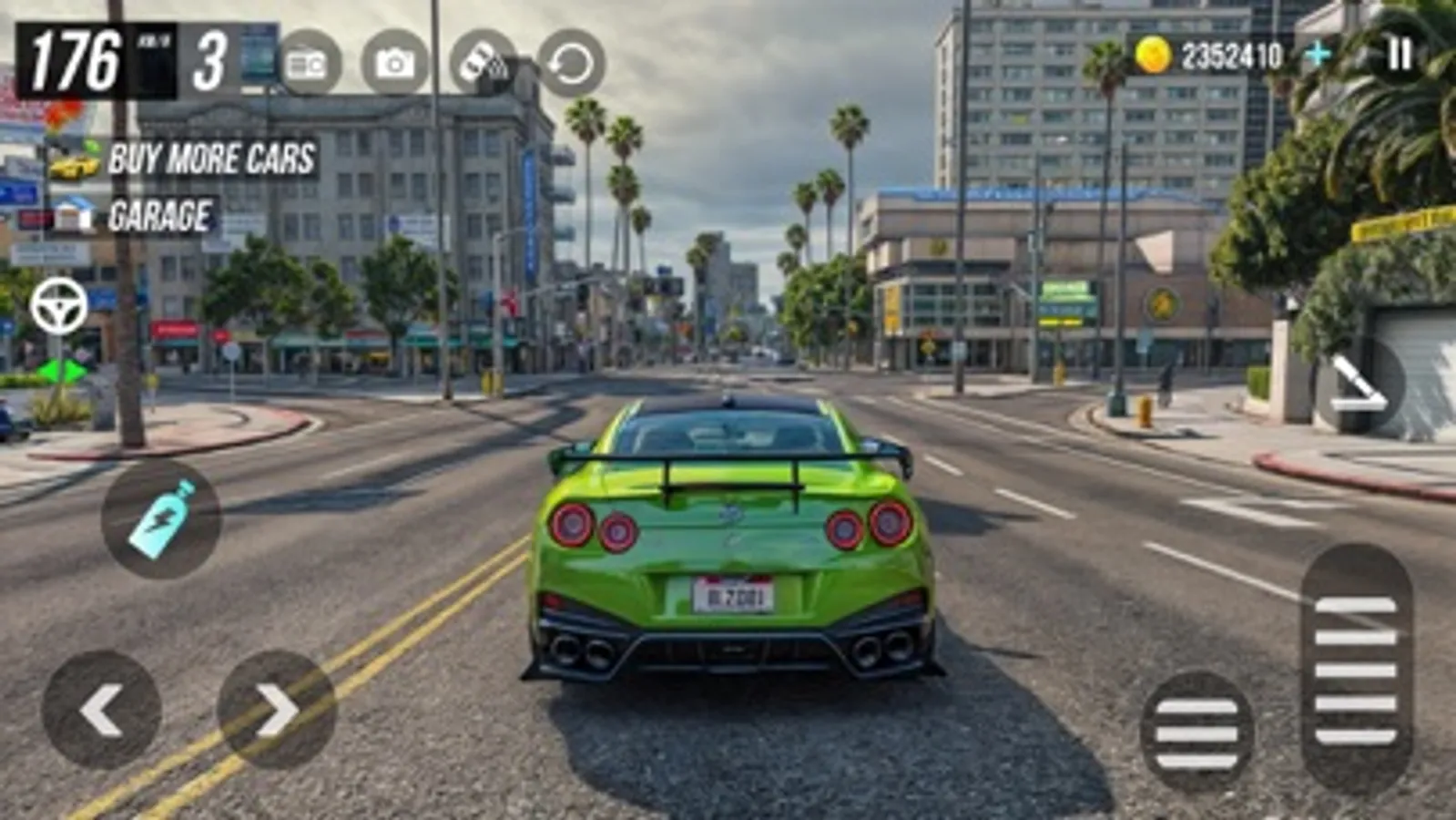Viewport: 1456px width, 820px height.
Task: Open the in-game radio
Action: point(306,64)
